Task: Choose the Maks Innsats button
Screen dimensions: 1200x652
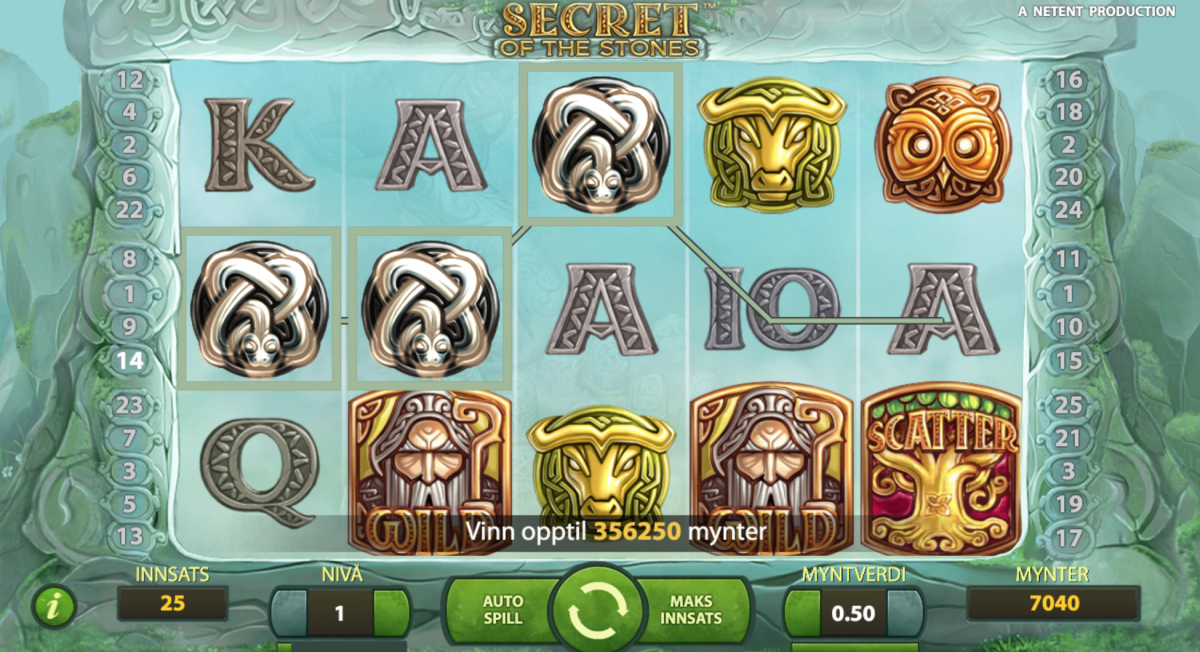Action: pyautogui.click(x=692, y=611)
